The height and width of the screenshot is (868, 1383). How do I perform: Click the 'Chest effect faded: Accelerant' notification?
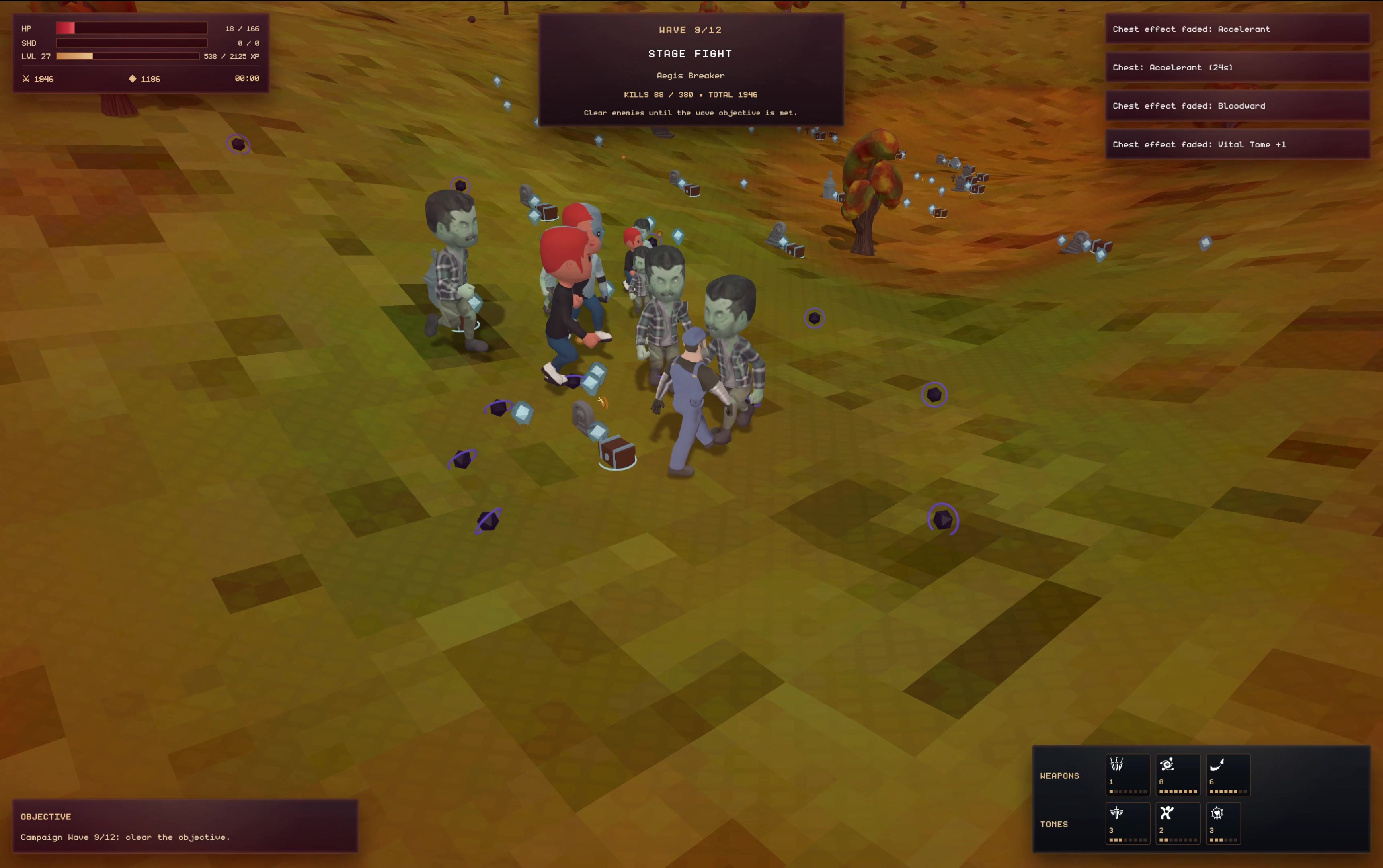click(x=1237, y=29)
